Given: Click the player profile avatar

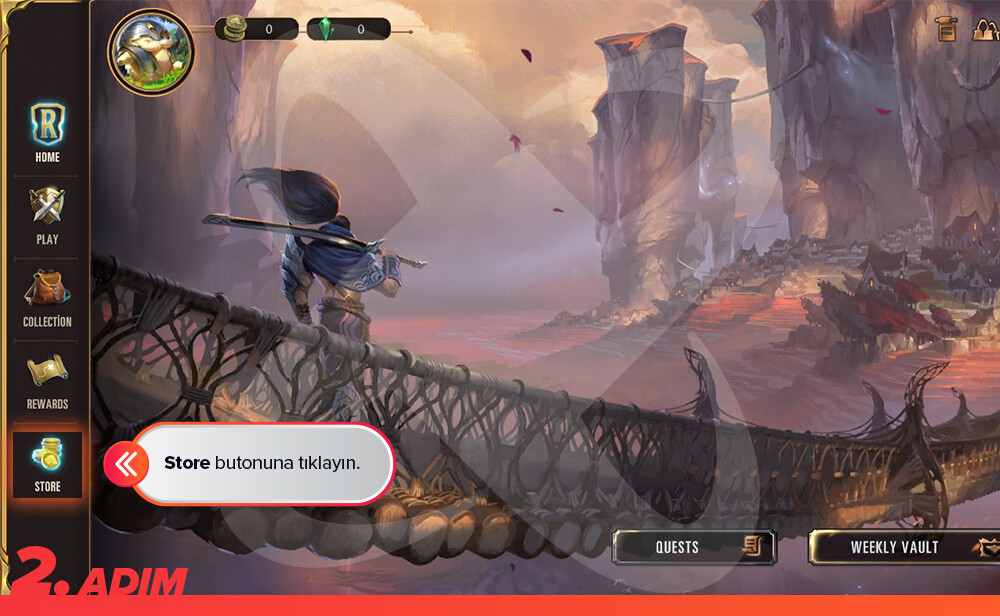Looking at the screenshot, I should pyautogui.click(x=150, y=52).
